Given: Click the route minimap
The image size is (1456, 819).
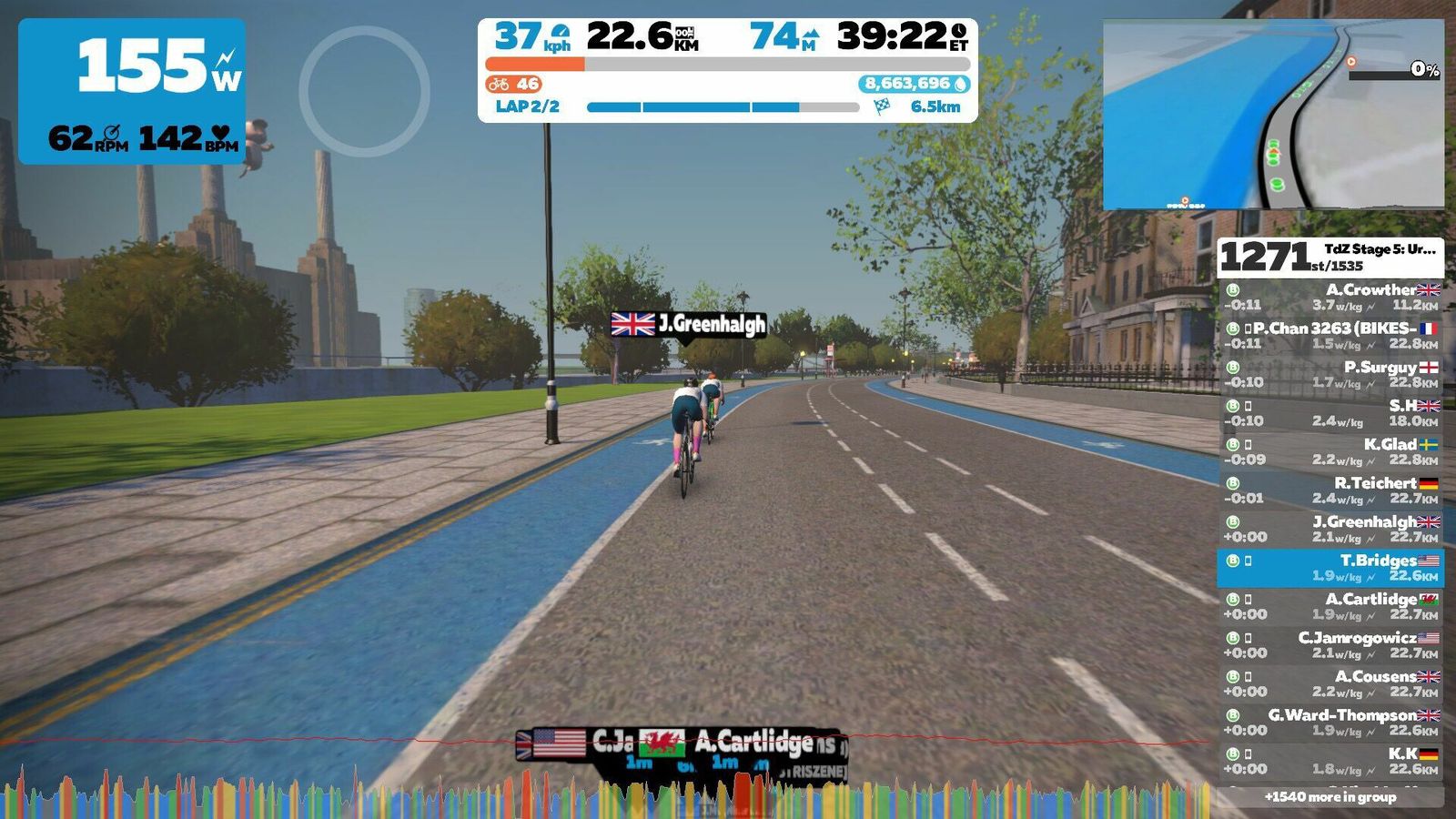Looking at the screenshot, I should [1273, 115].
